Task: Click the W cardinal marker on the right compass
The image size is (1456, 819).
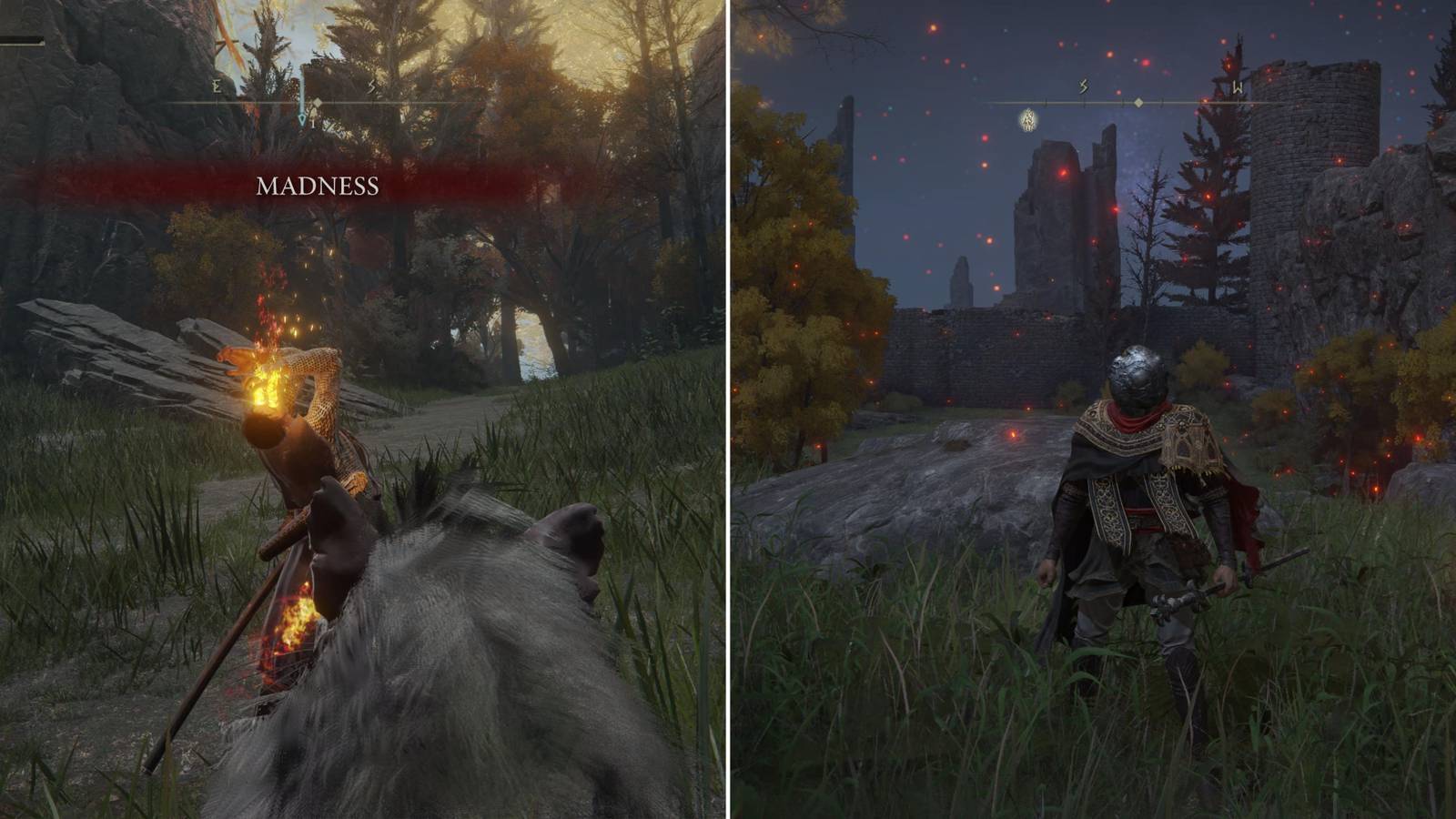Action: (x=1238, y=86)
